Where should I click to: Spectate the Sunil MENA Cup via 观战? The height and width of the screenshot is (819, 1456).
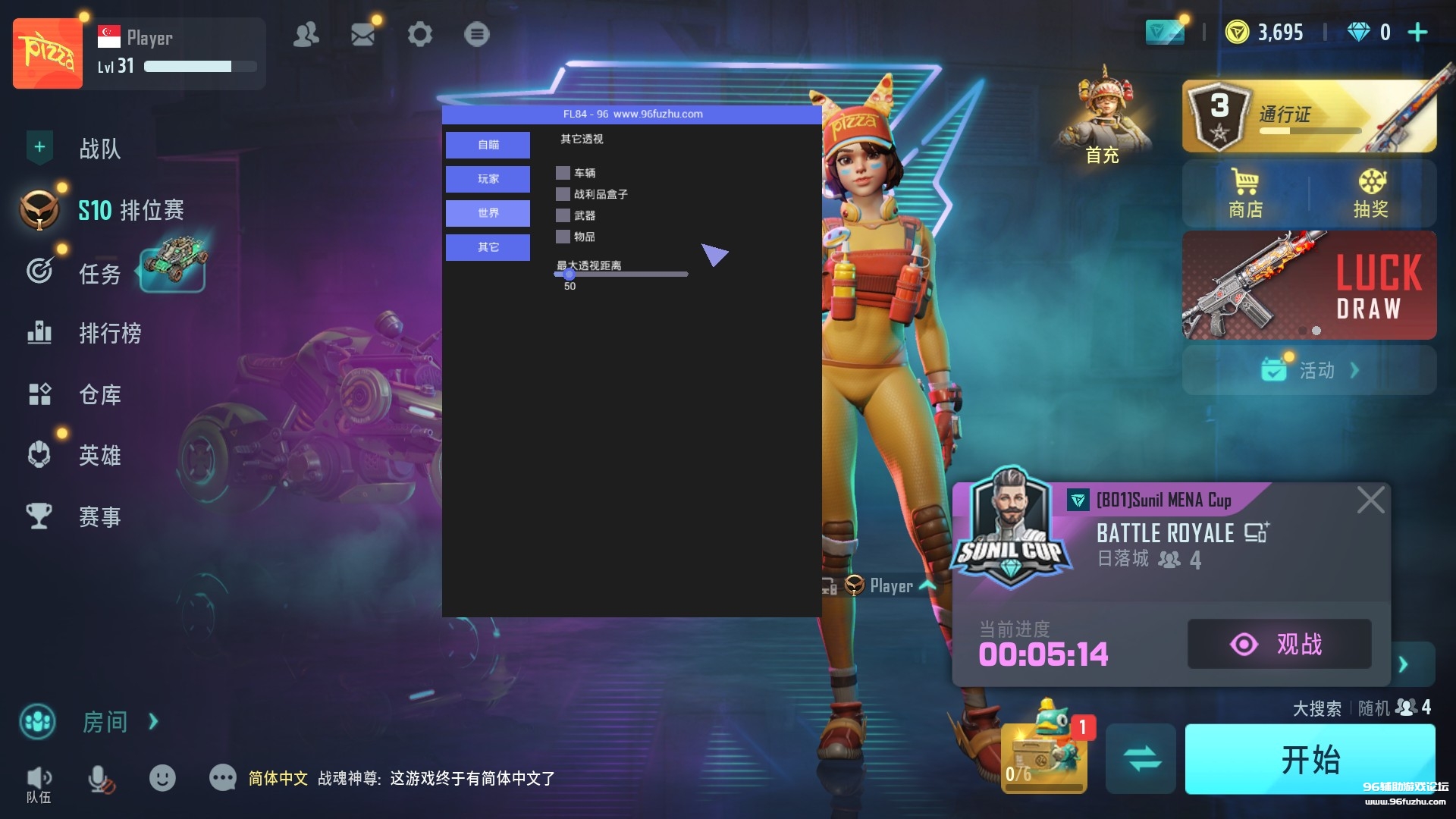1279,644
